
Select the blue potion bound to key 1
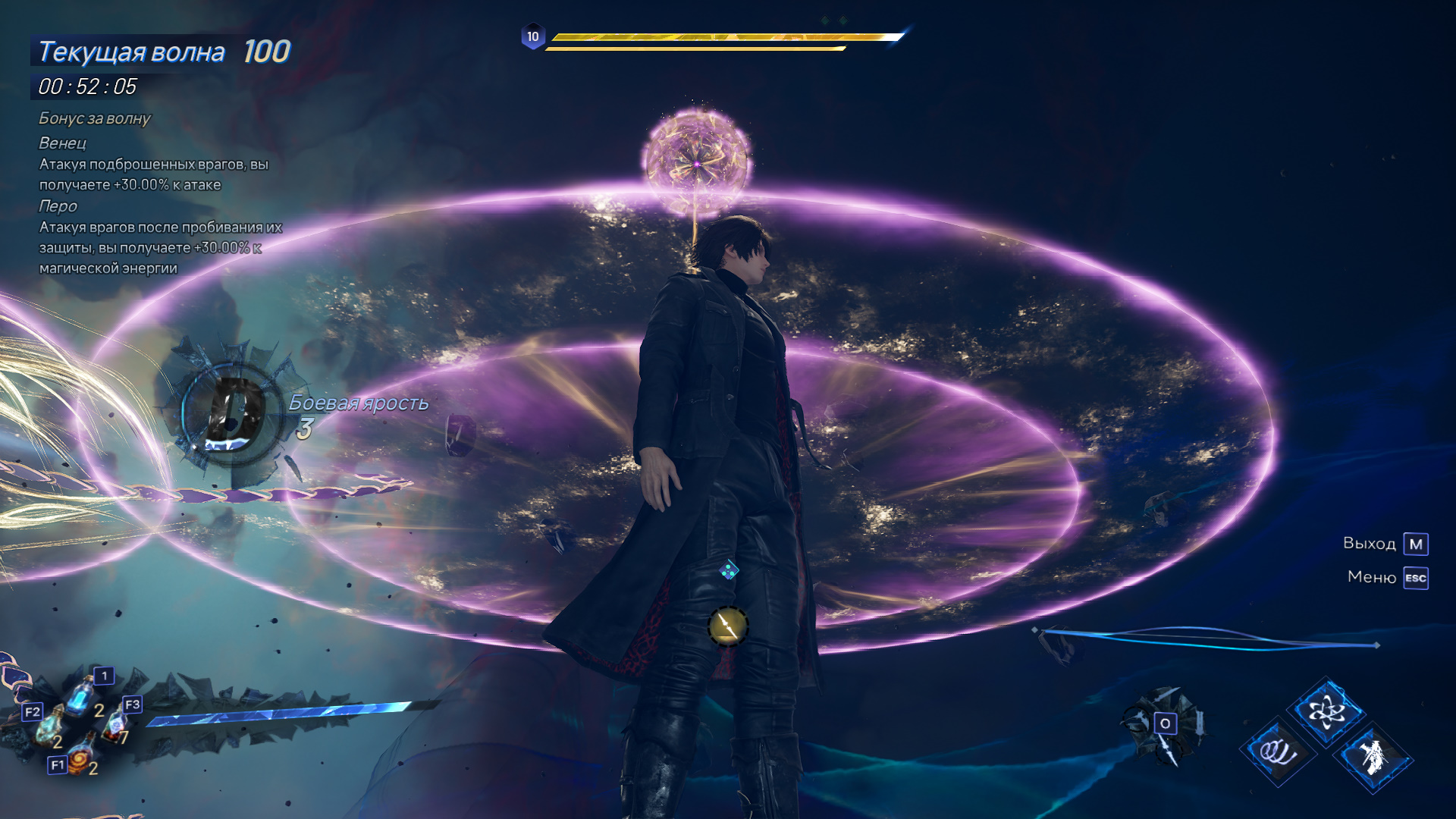coord(80,695)
